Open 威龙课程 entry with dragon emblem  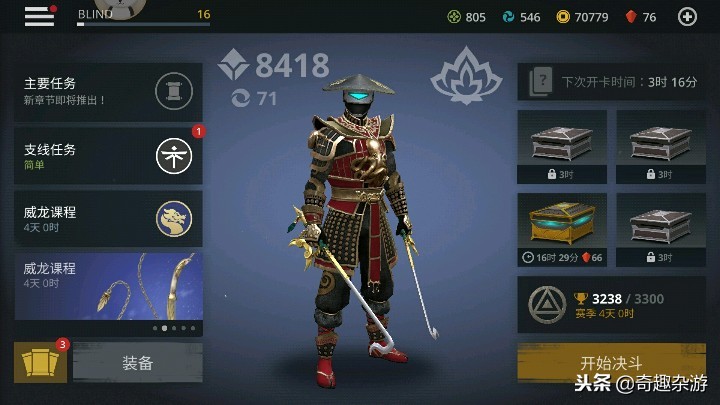(x=109, y=218)
